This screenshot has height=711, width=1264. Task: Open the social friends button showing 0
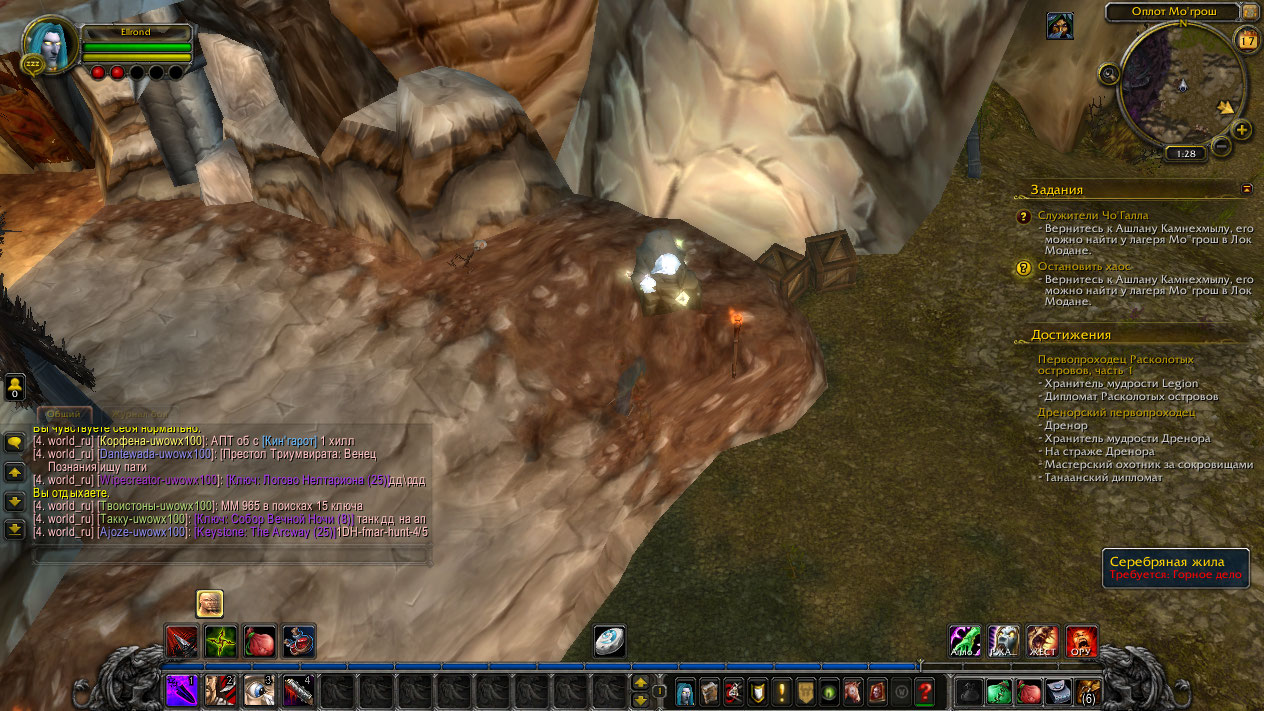point(15,387)
